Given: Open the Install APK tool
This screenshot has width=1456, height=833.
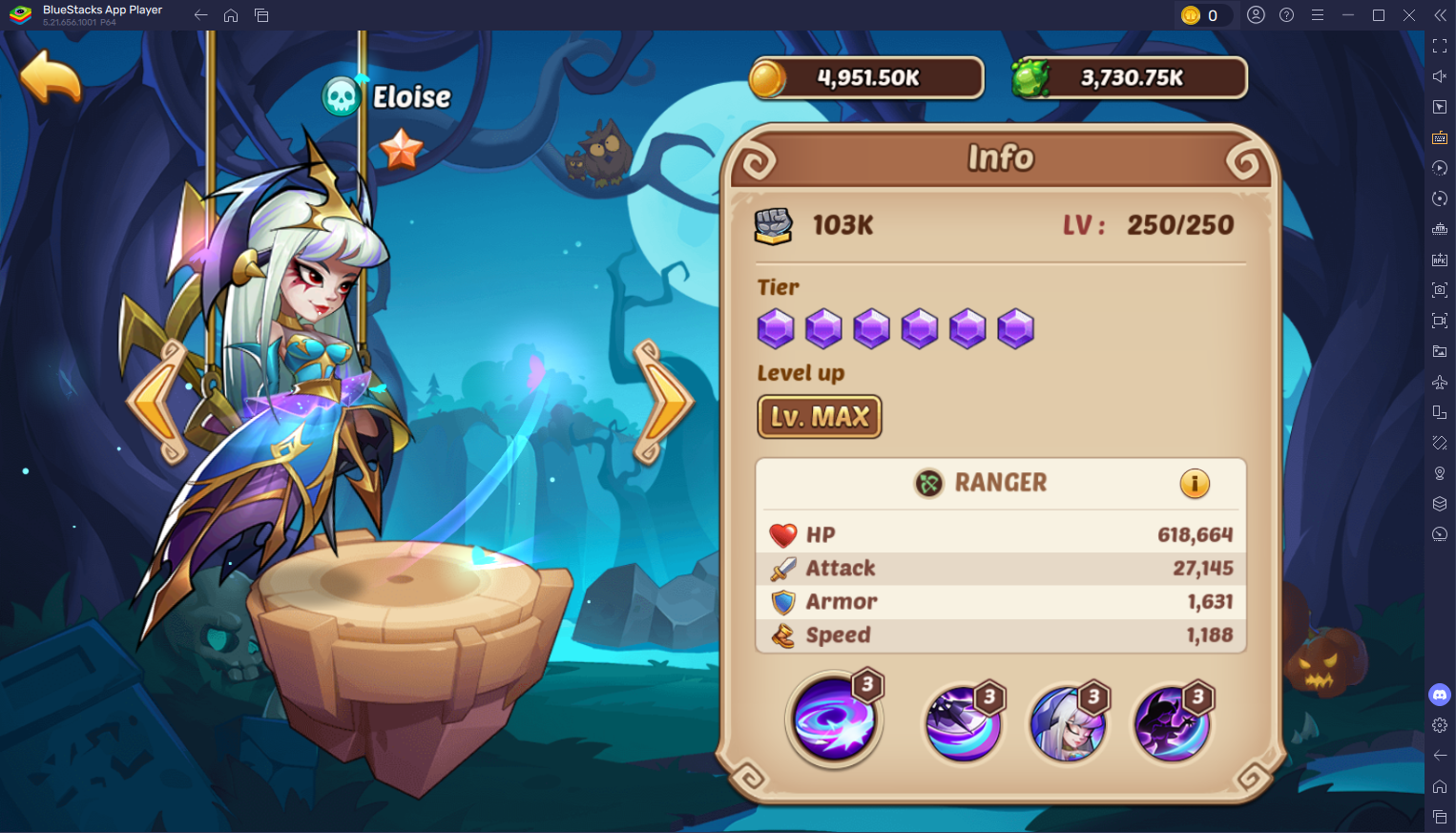Looking at the screenshot, I should [1441, 258].
